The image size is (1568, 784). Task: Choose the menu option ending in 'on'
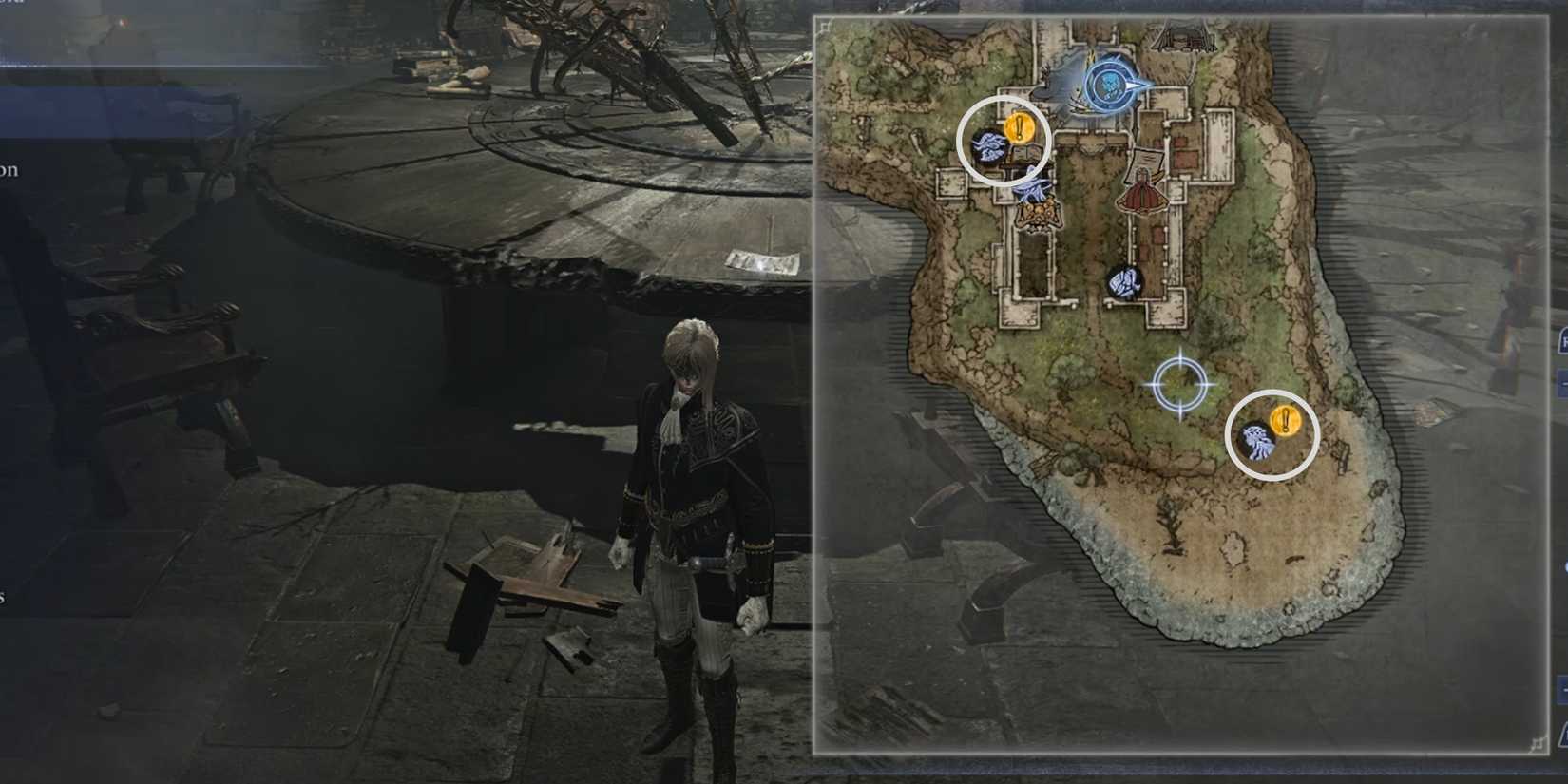[x=11, y=168]
